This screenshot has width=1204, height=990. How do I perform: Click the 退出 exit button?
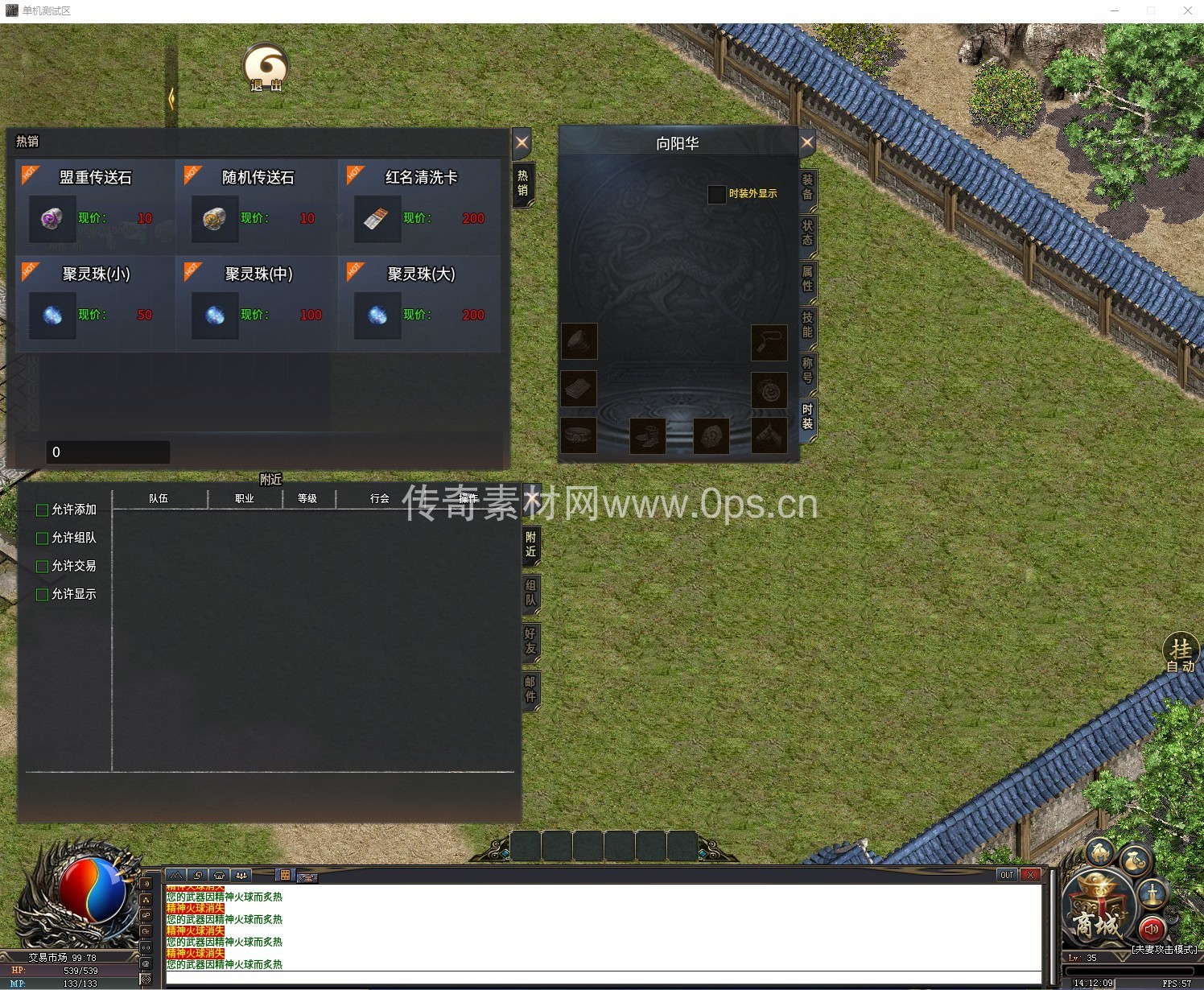point(266,68)
